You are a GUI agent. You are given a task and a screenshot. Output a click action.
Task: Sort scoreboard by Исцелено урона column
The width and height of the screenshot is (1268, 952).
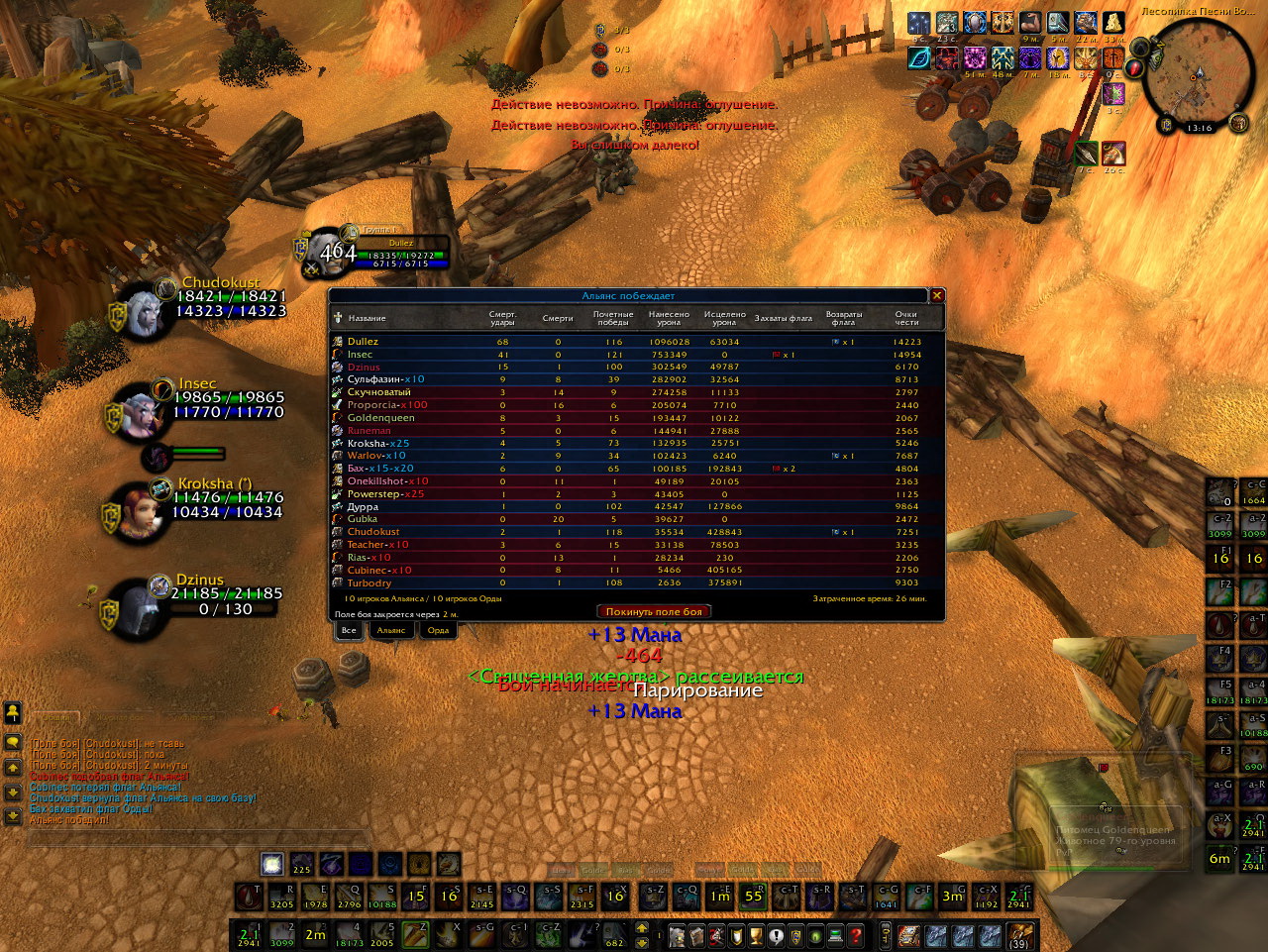pyautogui.click(x=724, y=318)
